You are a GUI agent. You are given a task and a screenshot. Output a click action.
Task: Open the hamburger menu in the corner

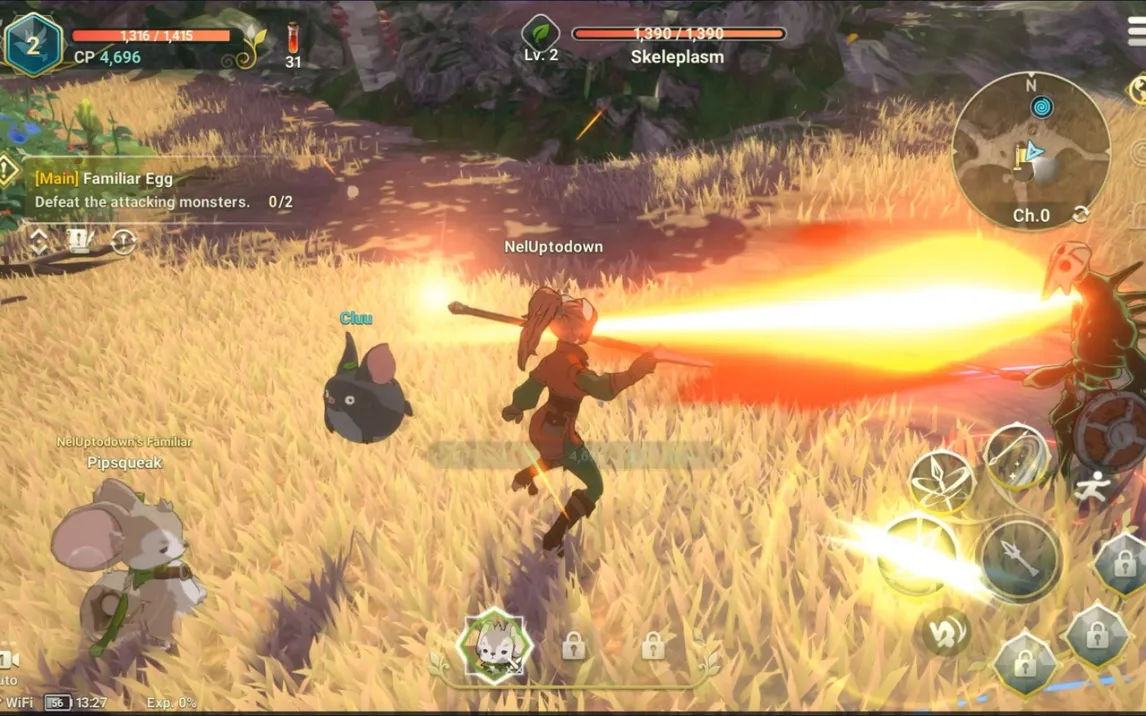point(1136,30)
